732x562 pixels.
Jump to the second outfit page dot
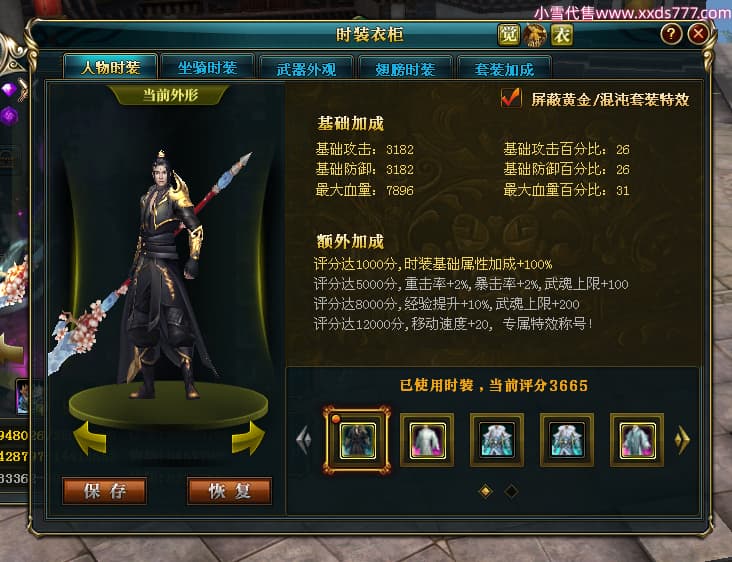[511, 491]
